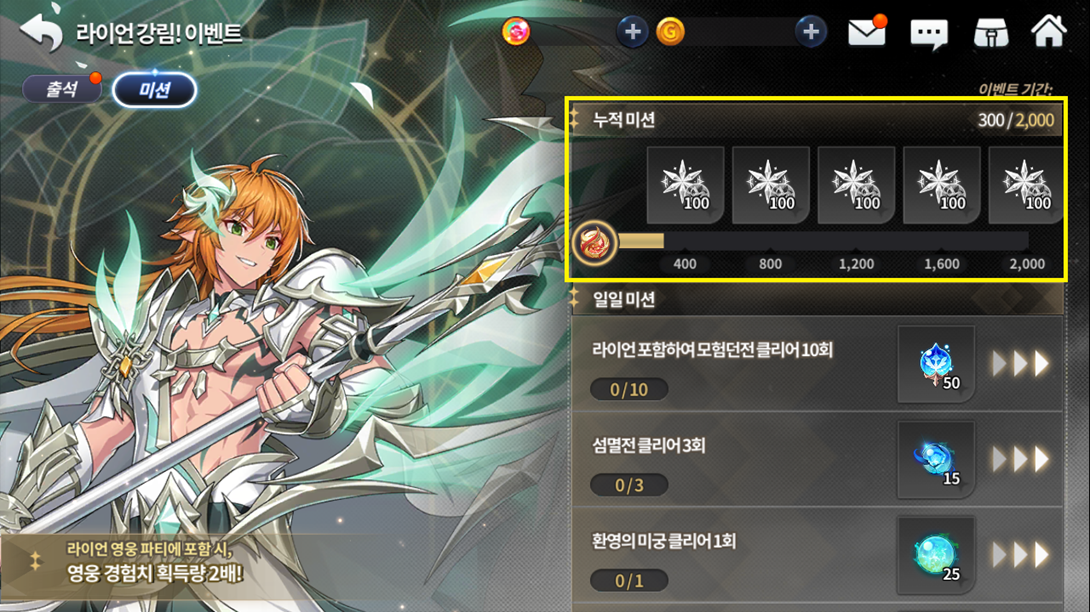Select the 1,600-point milestone reward
1090x612 pixels.
942,185
